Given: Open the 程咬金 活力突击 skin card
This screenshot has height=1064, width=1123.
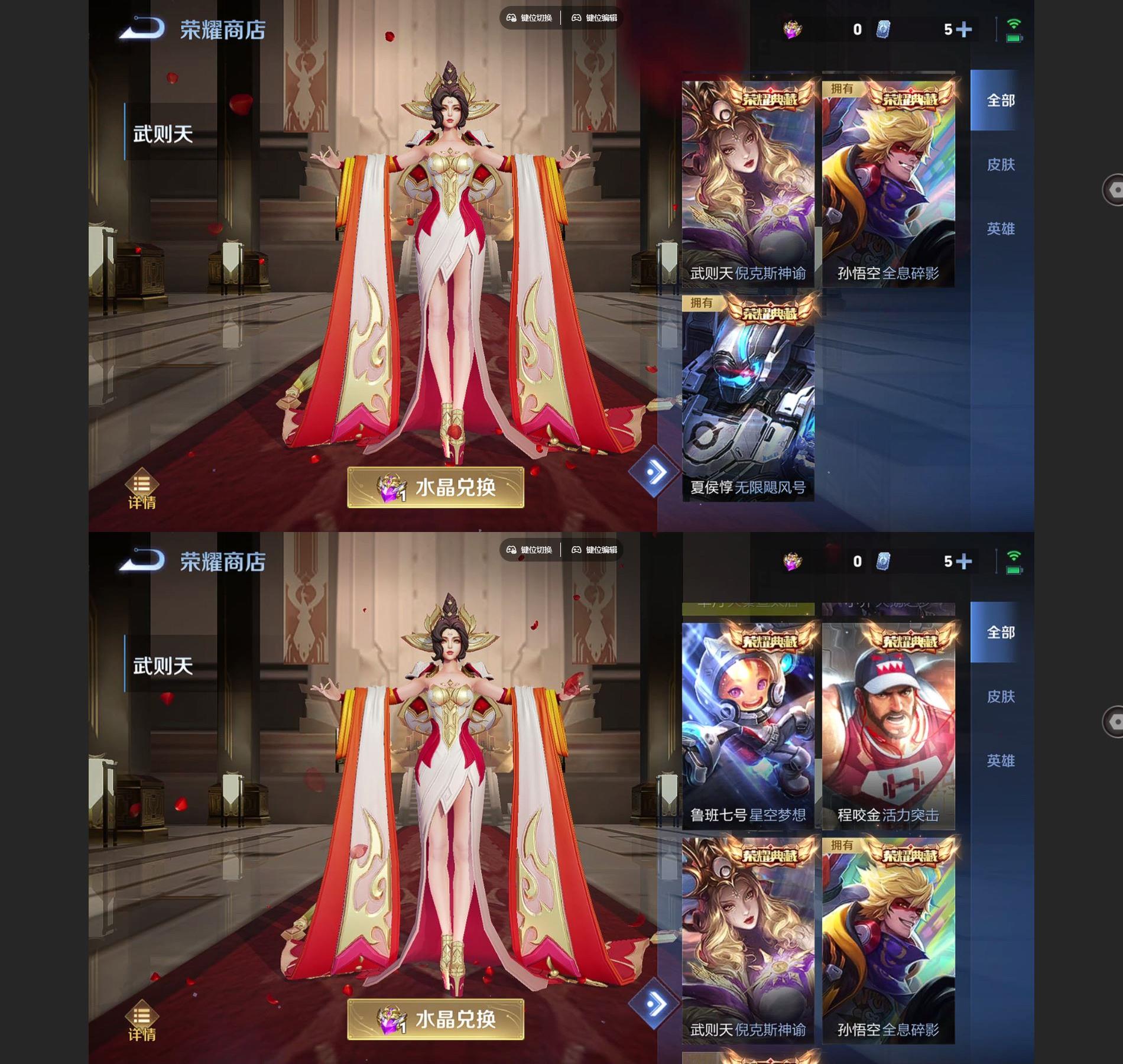Looking at the screenshot, I should (x=888, y=724).
